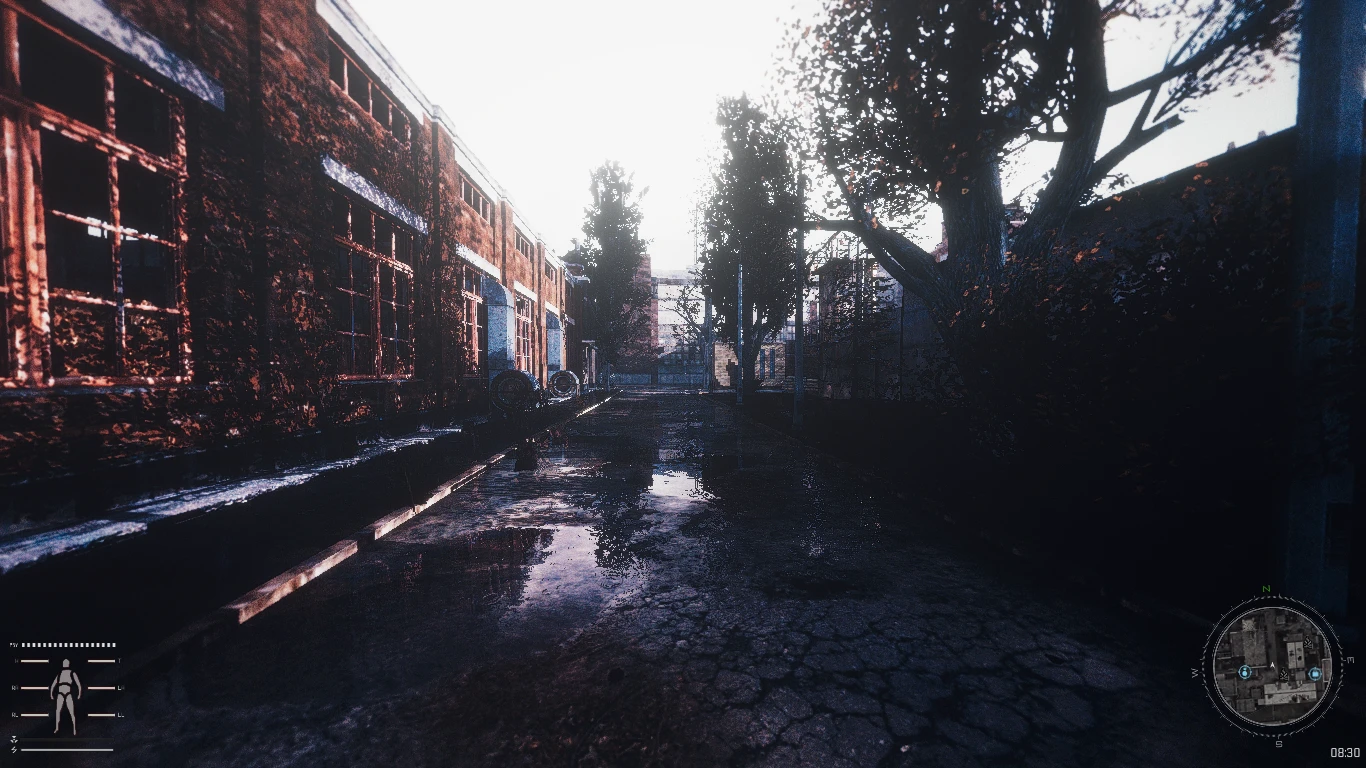
Task: Click the H head-condition label
Action: pos(15,660)
